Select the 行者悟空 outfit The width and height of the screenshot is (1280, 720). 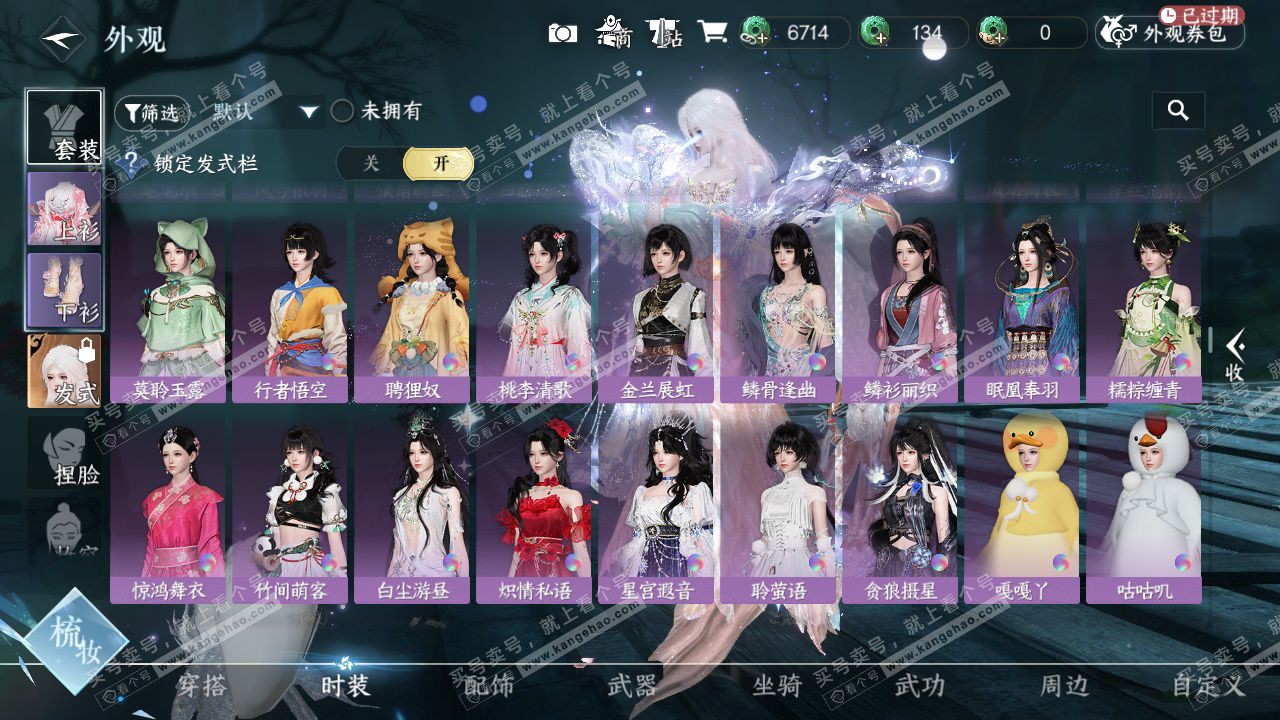[x=291, y=310]
